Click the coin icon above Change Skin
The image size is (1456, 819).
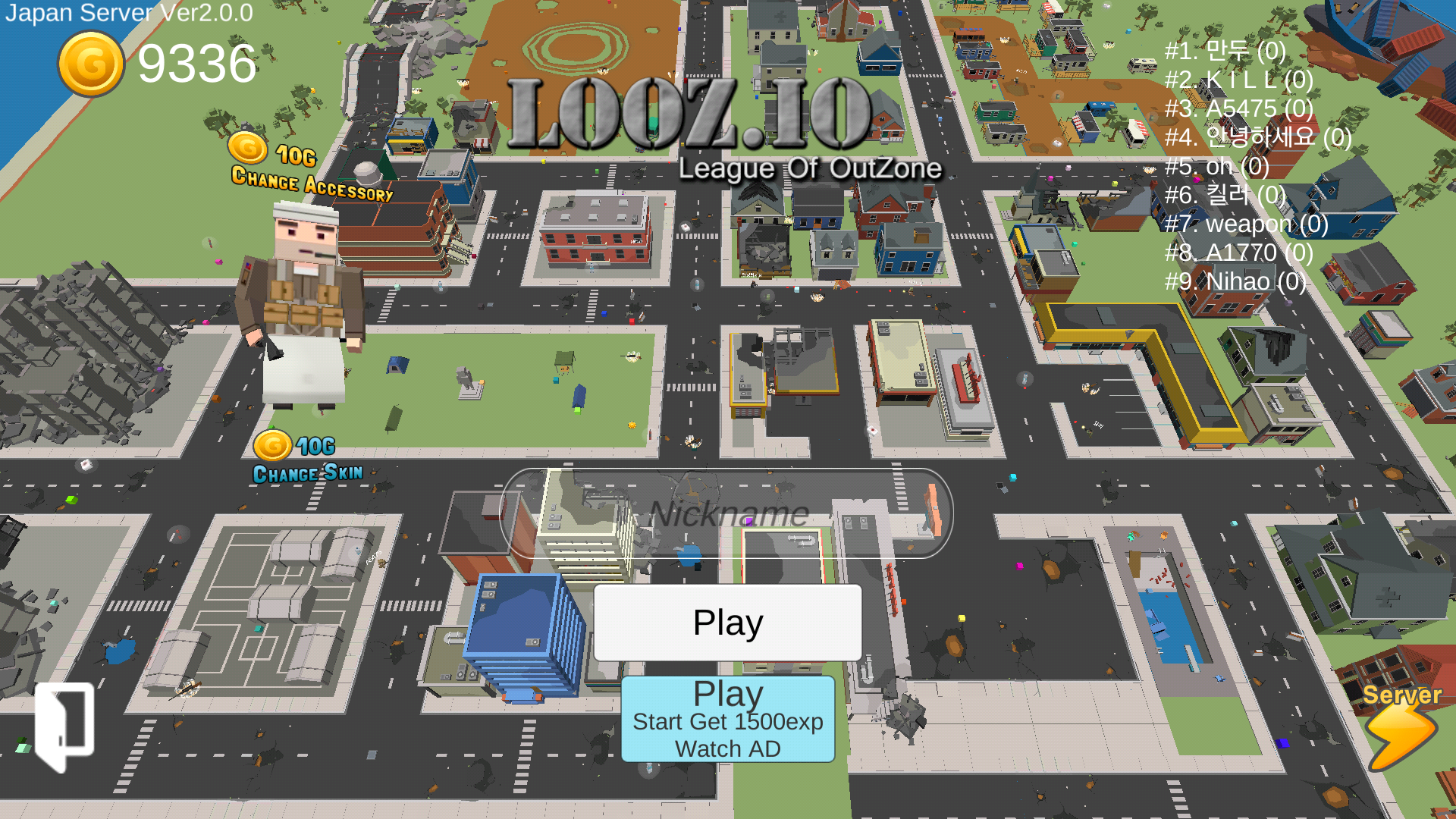click(x=274, y=447)
